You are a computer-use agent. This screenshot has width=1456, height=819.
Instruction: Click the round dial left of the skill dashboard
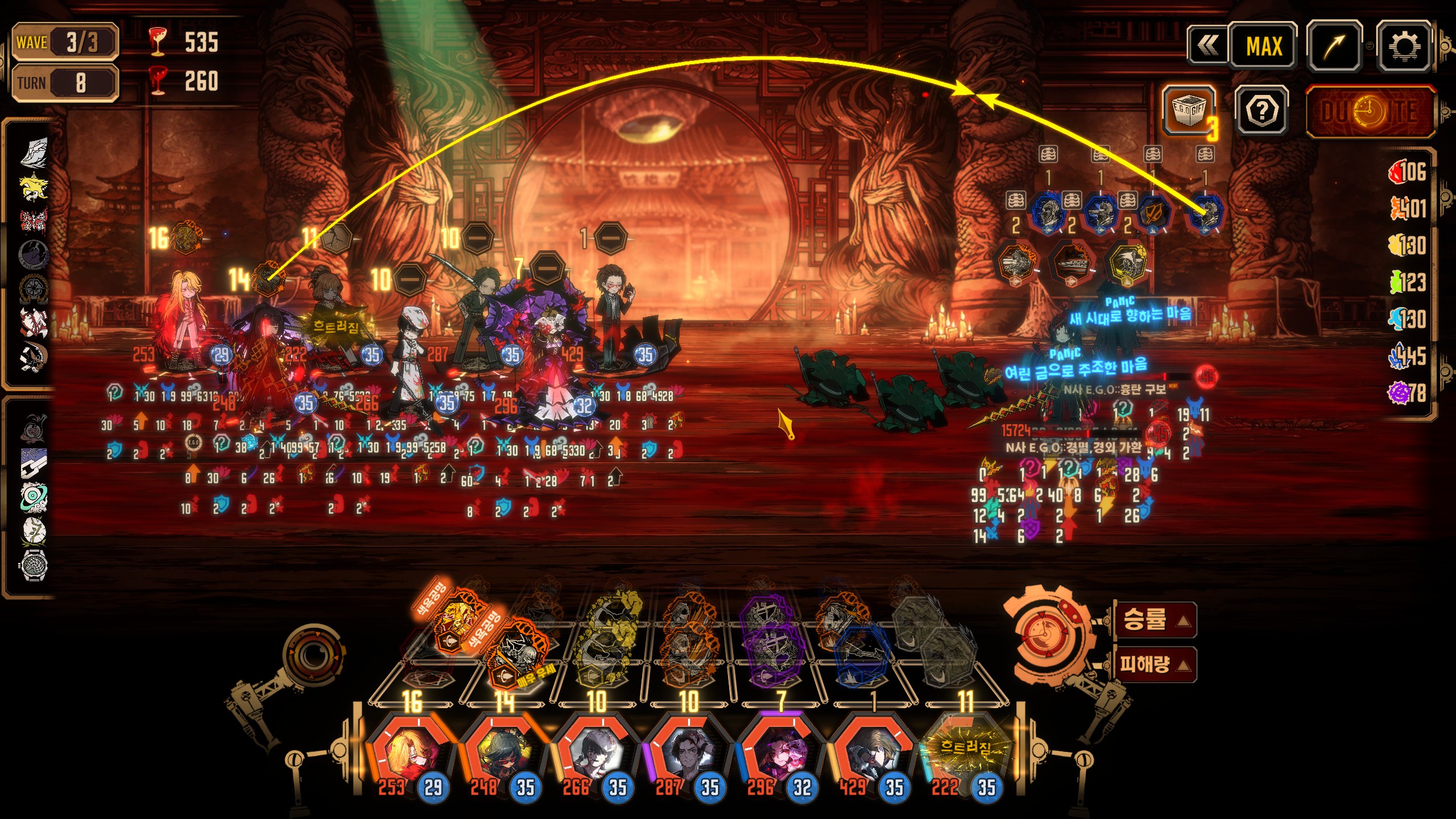[x=312, y=656]
